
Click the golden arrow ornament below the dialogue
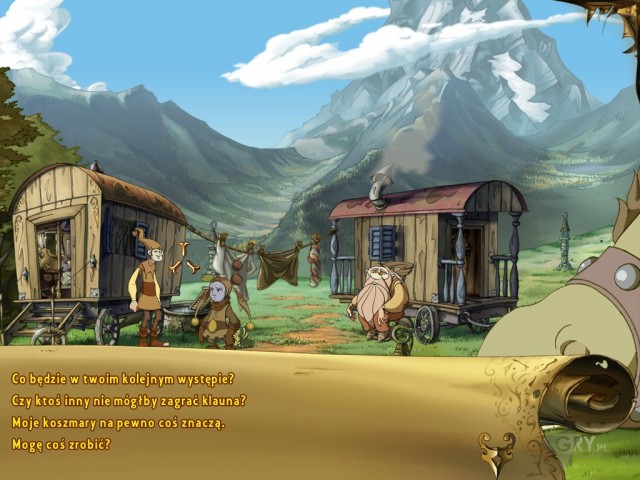(497, 451)
